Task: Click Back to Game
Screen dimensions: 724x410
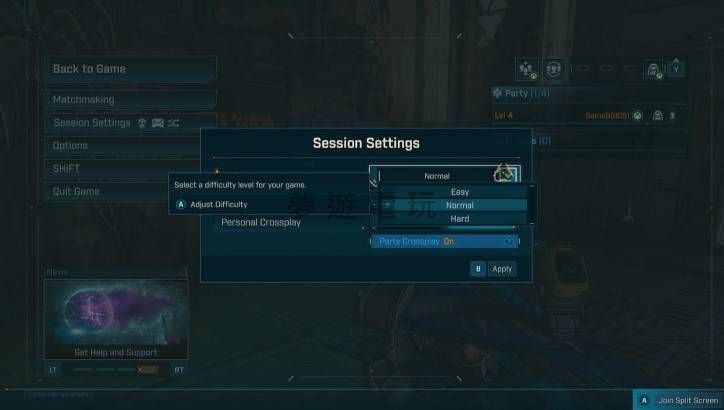Action: 129,69
